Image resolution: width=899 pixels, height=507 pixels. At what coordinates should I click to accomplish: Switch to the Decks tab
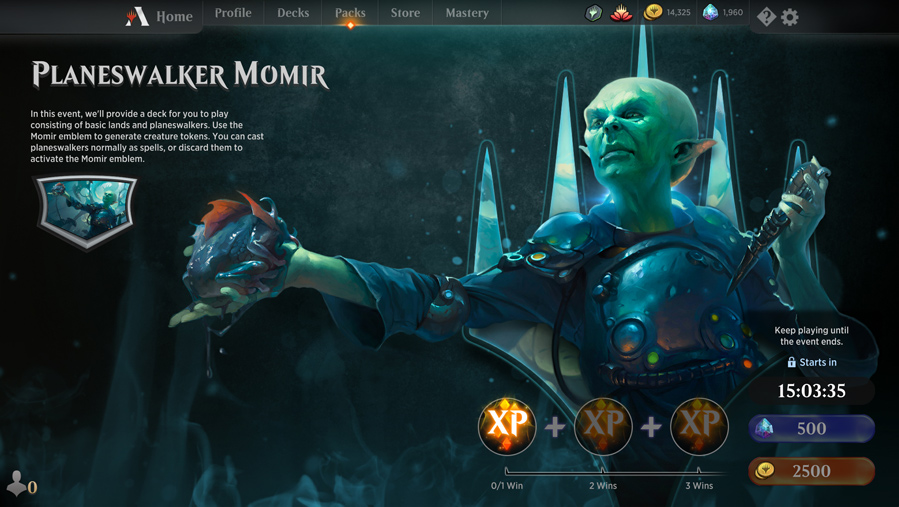pyautogui.click(x=293, y=13)
